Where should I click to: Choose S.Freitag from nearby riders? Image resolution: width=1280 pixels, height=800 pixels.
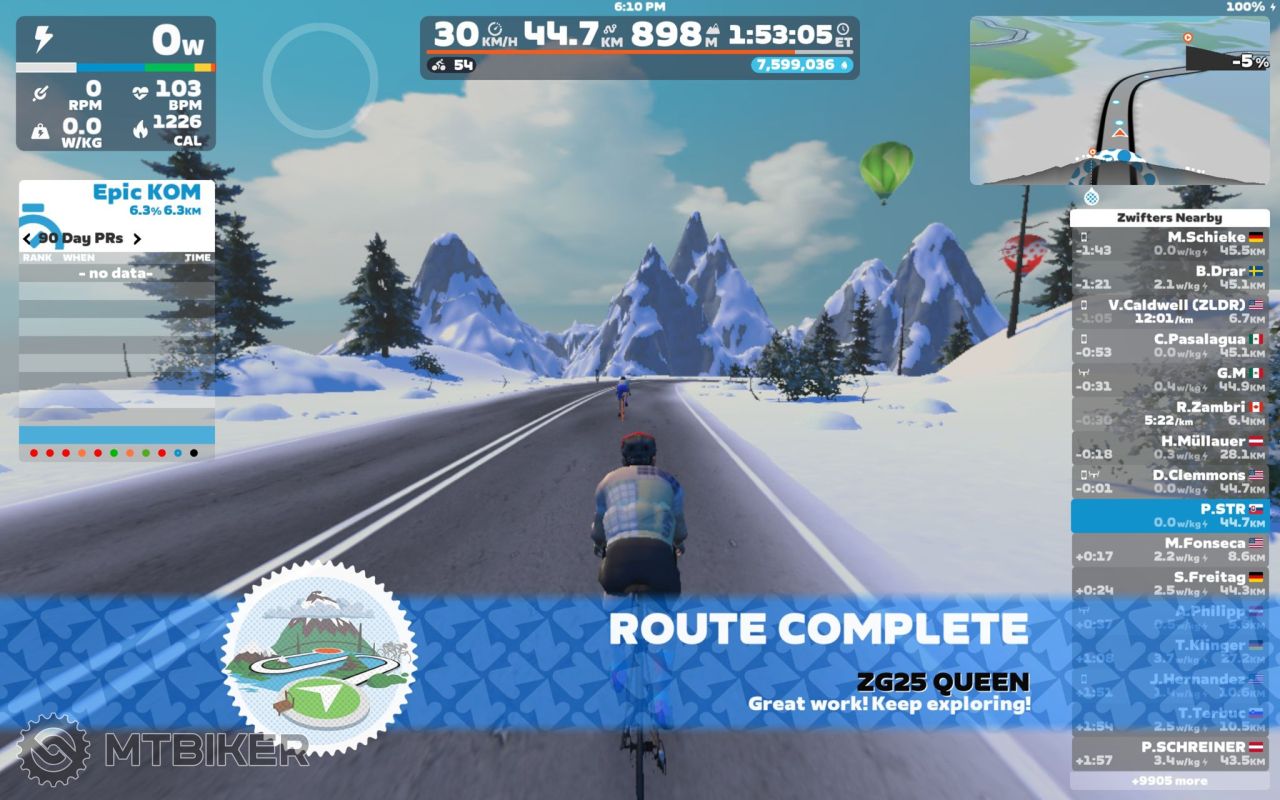[x=1170, y=583]
